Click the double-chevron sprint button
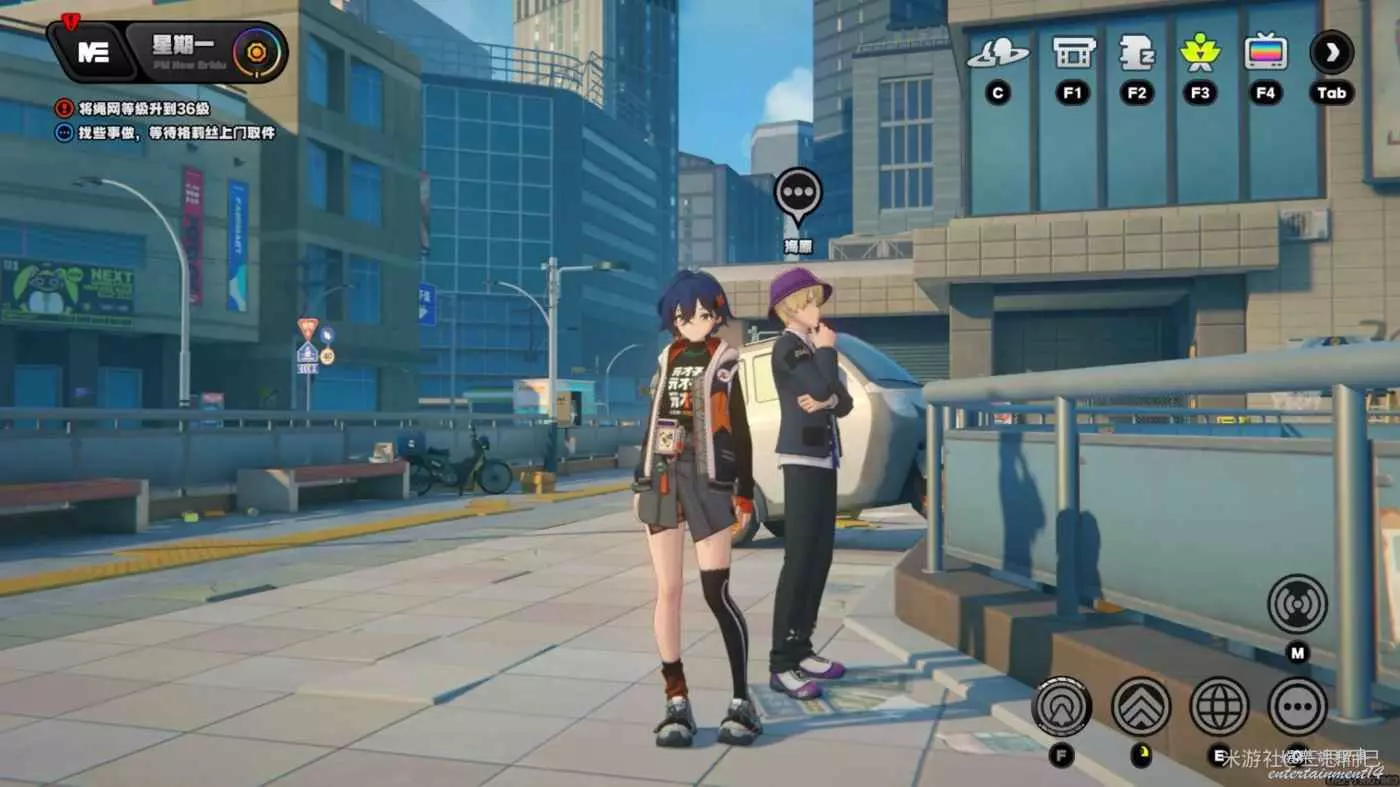Viewport: 1400px width, 787px height. (1140, 706)
